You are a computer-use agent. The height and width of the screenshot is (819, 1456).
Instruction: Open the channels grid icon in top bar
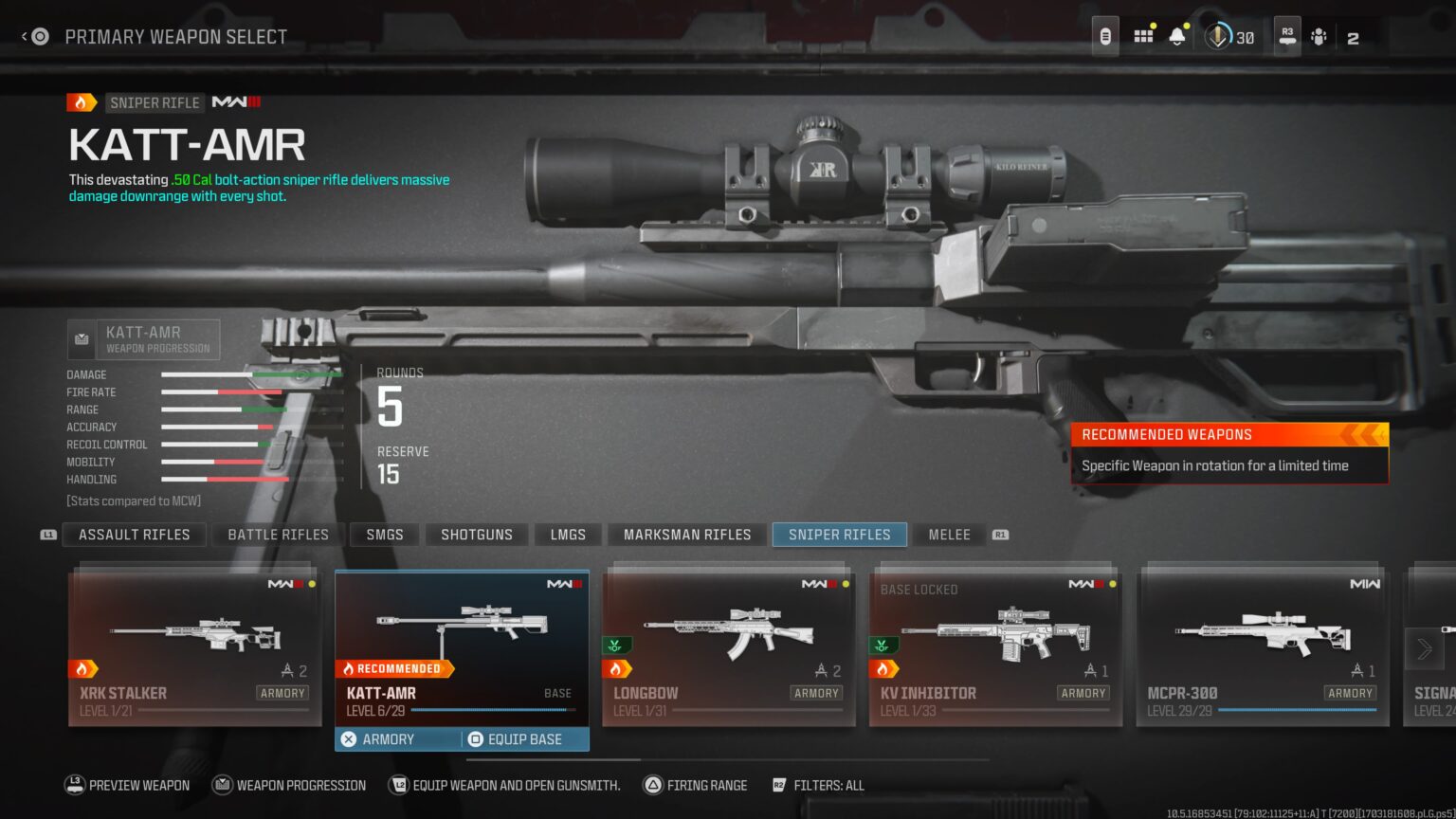(1143, 34)
